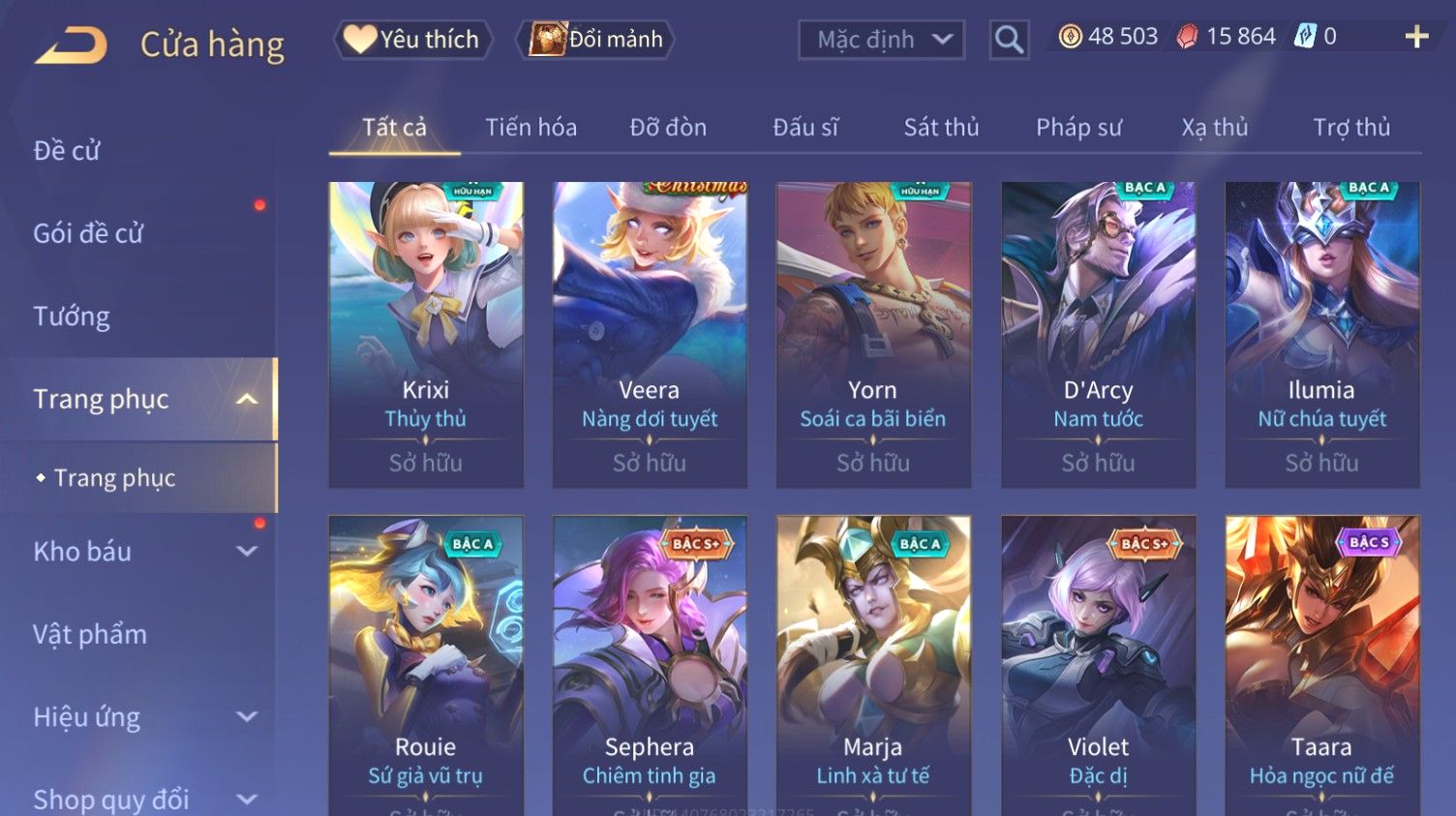Pick the Taara Hỏa ngọc nữ đế card
Viewport: 1456px width, 816px height.
point(1321,668)
